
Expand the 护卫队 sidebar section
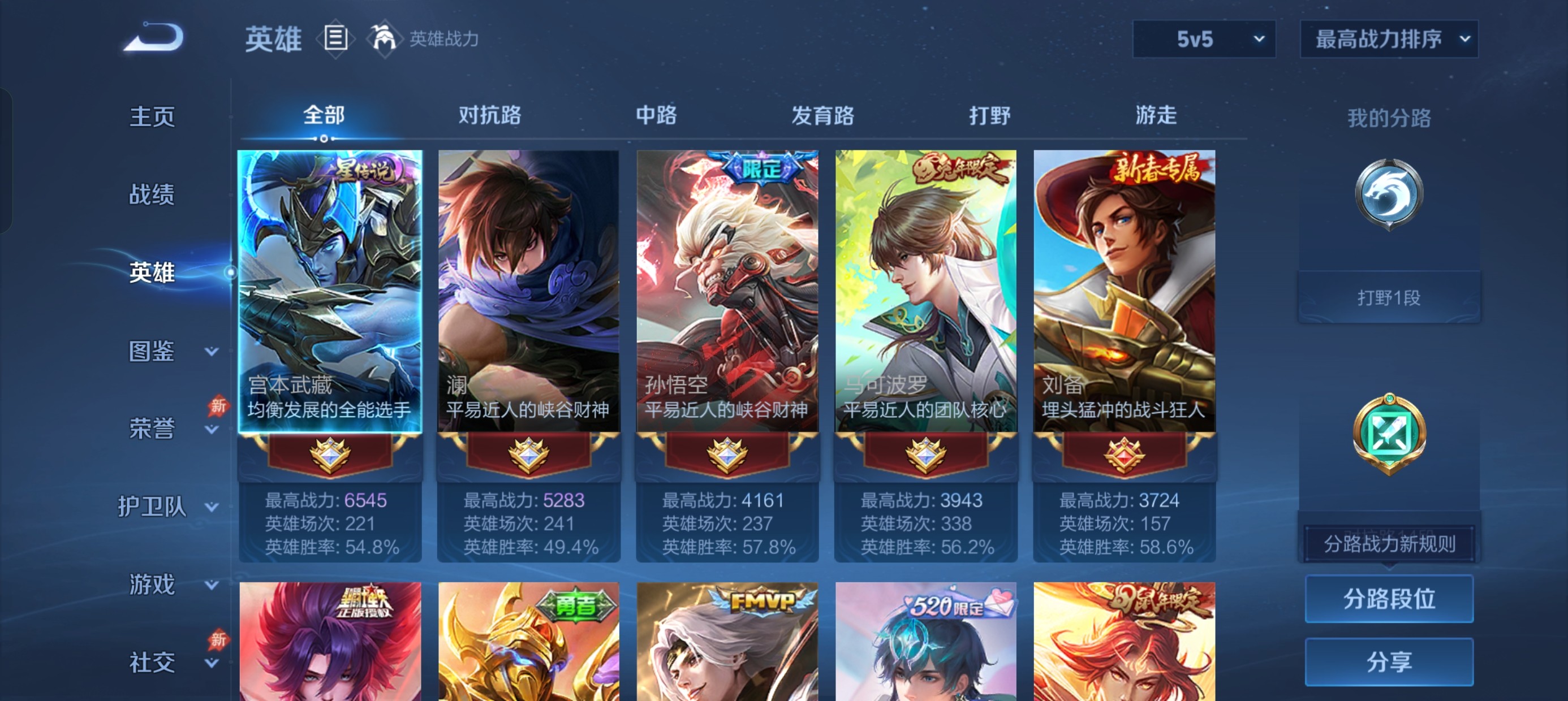pos(153,505)
